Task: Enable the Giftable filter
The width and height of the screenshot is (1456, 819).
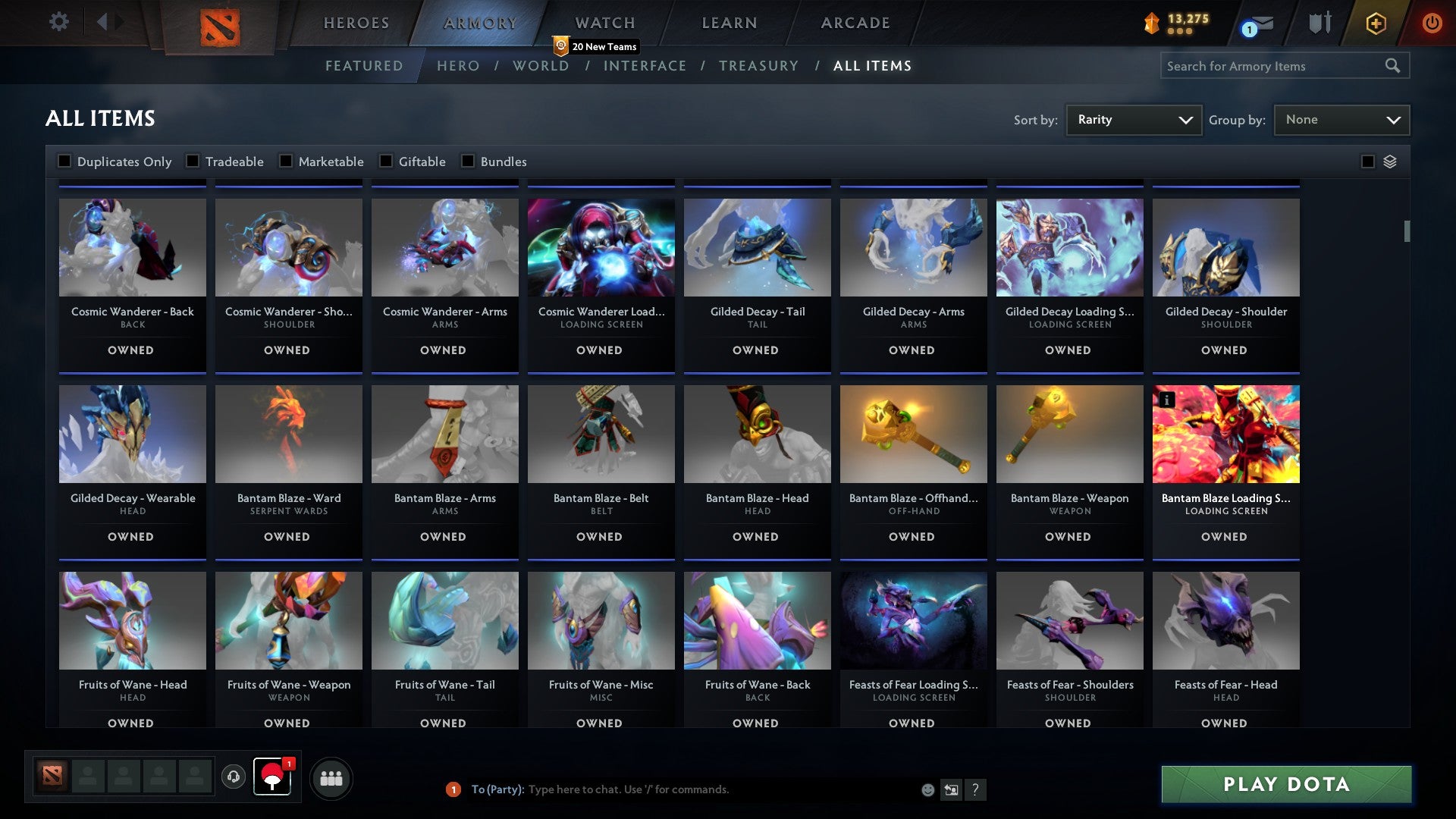Action: coord(388,161)
